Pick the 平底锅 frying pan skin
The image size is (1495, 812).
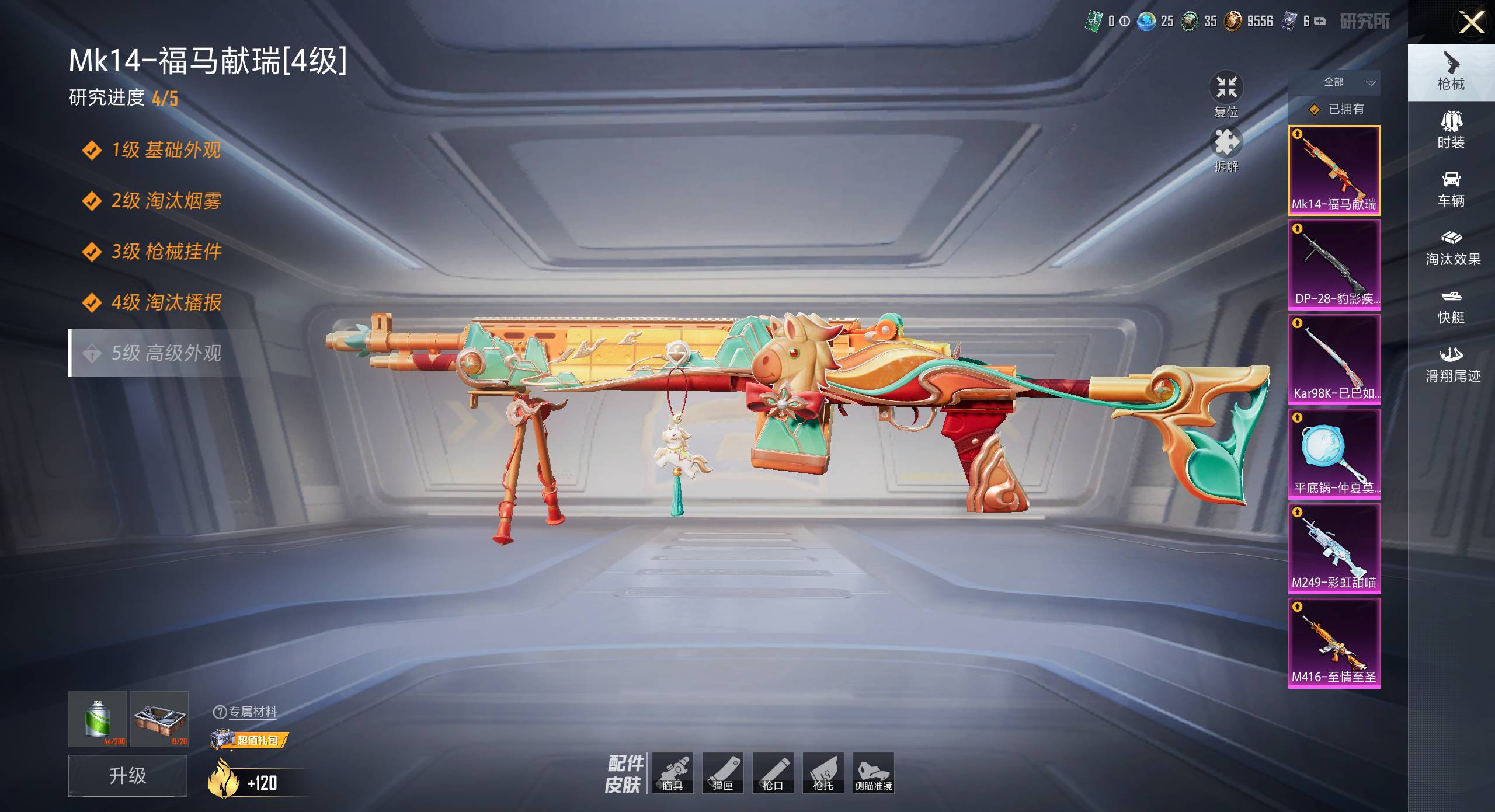coord(1334,454)
